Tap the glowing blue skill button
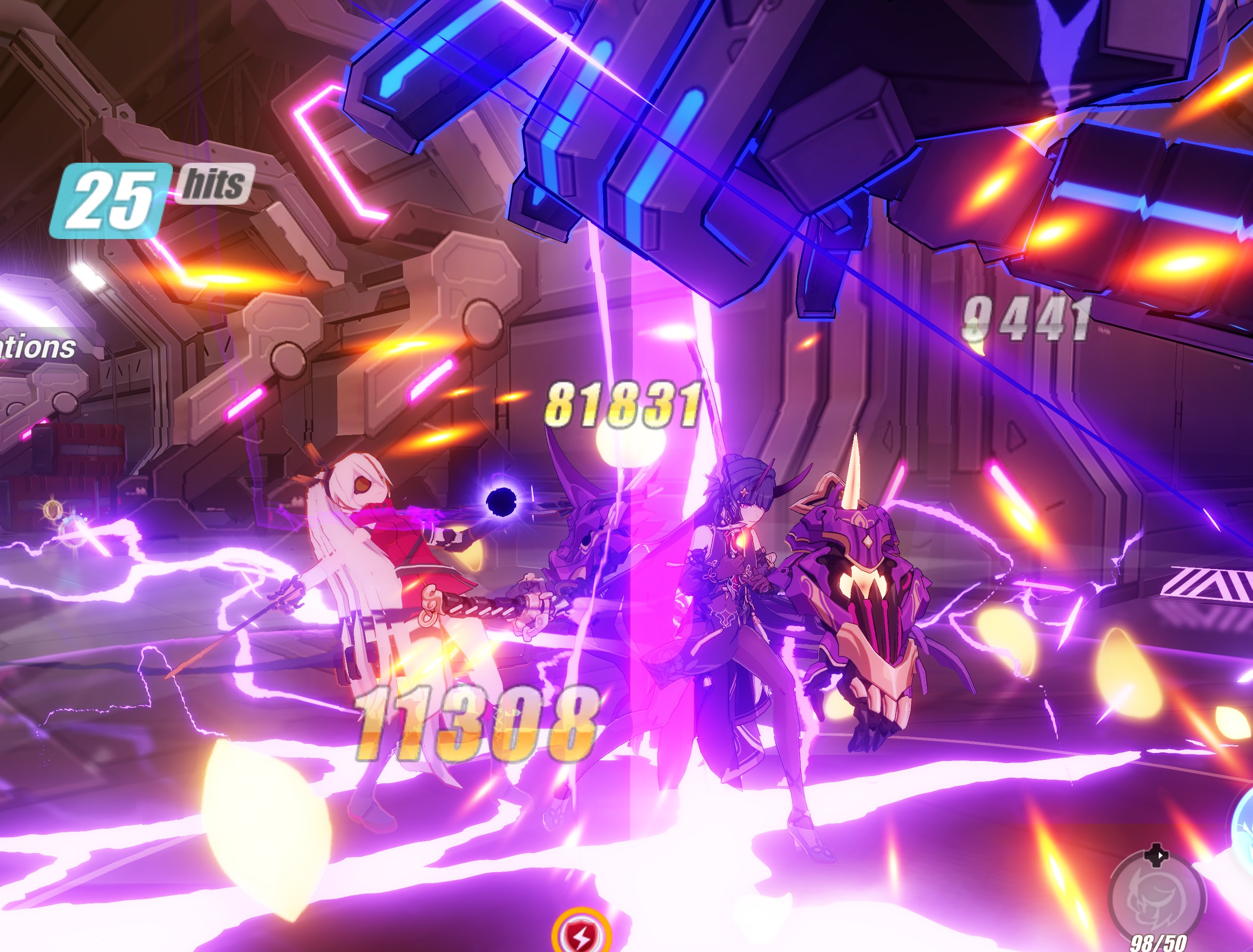The width and height of the screenshot is (1253, 952). click(x=1243, y=827)
